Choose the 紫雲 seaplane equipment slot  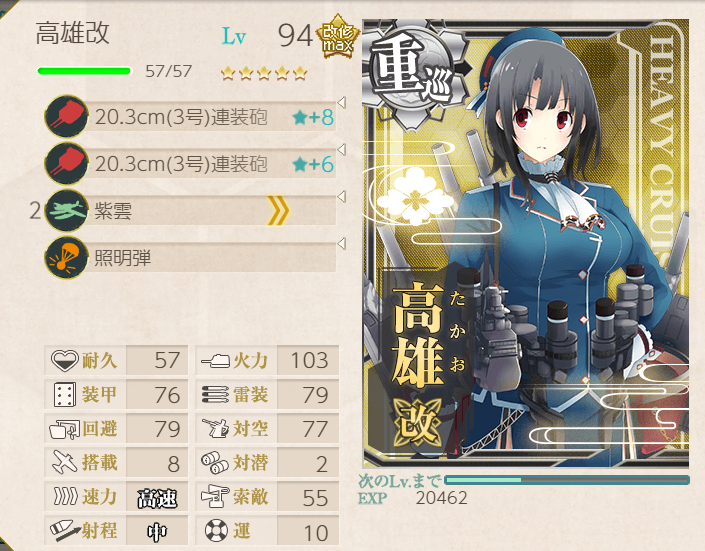pos(190,210)
